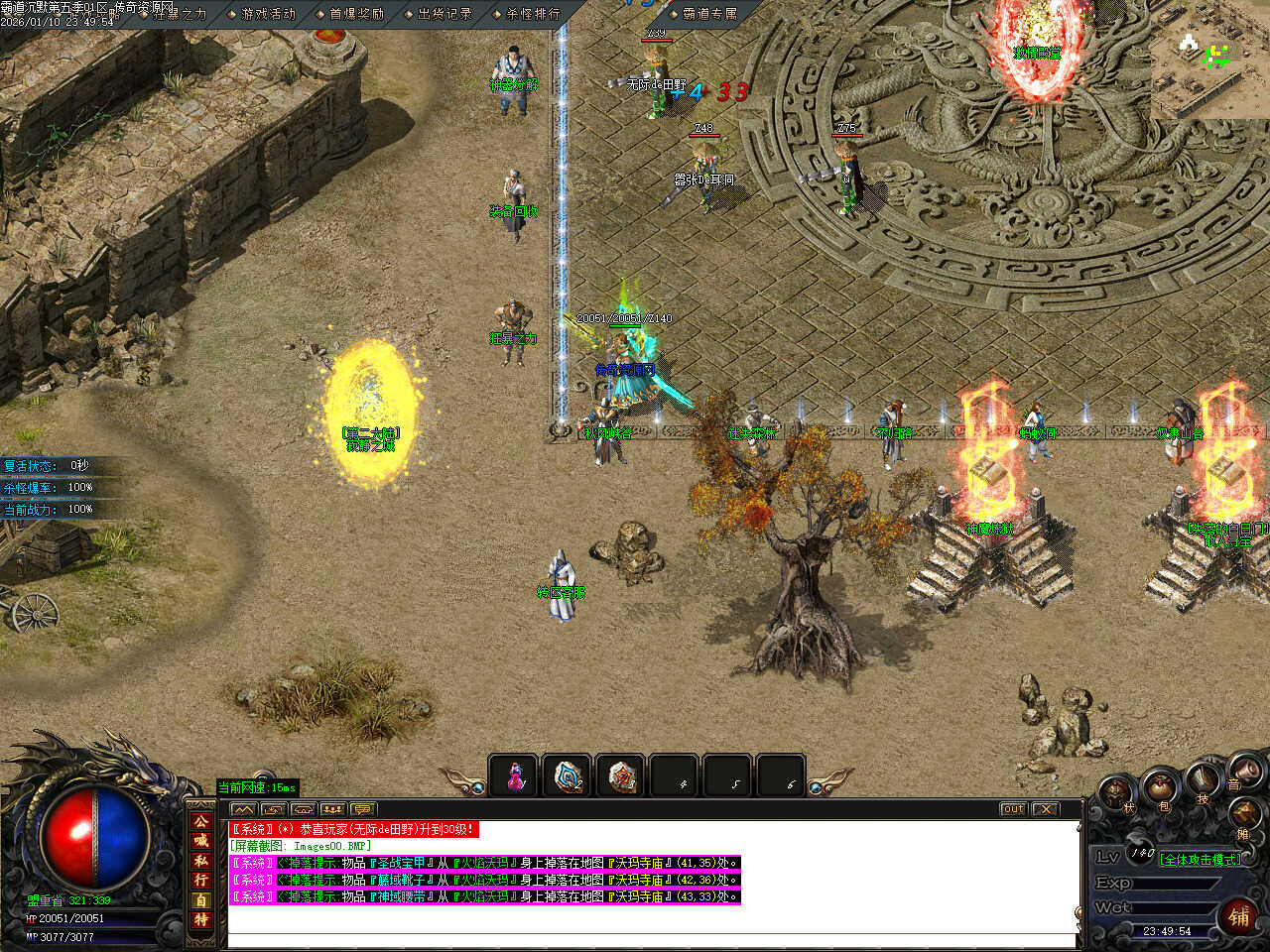Click the chat window's "out" button
Screen dimensions: 1270x952
point(1013,809)
